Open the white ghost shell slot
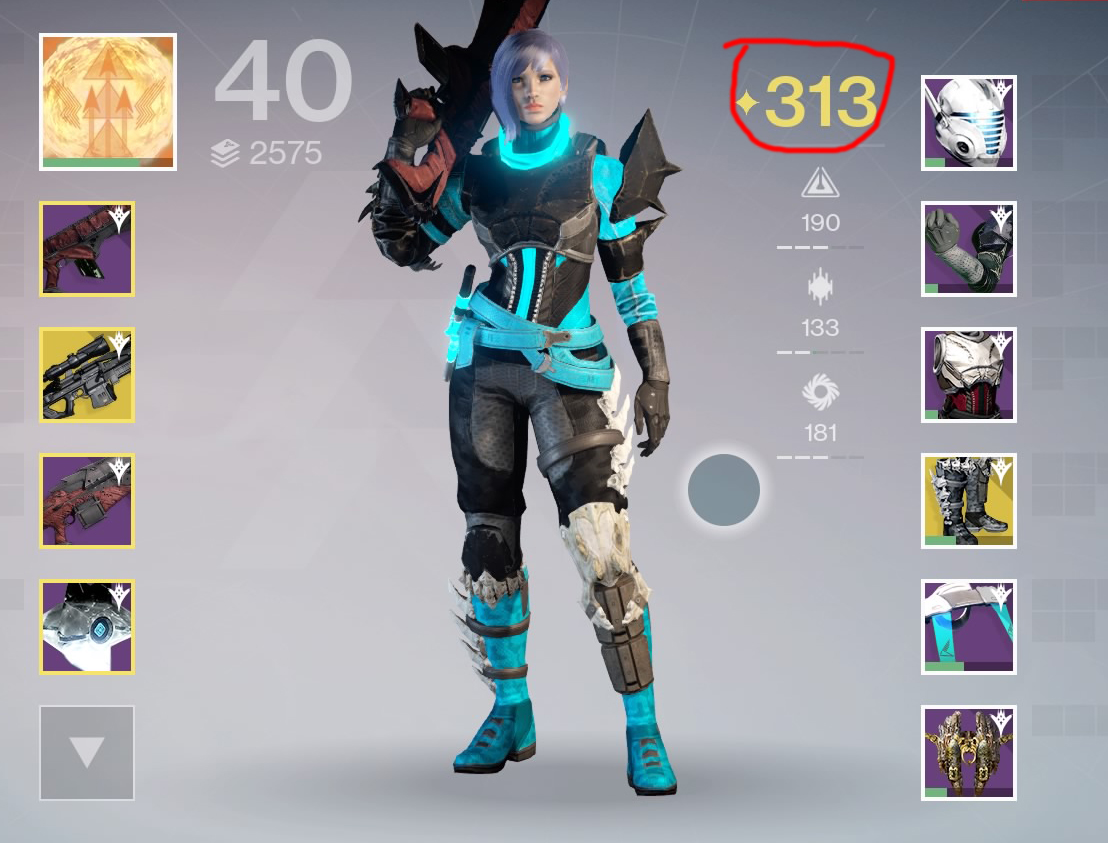Image resolution: width=1108 pixels, height=843 pixels. 87,627
